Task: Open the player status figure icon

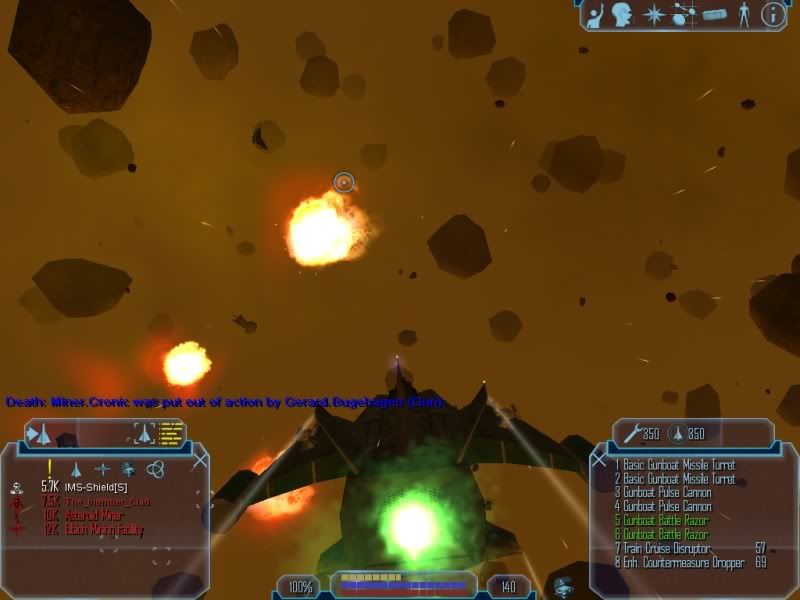Action: point(743,14)
